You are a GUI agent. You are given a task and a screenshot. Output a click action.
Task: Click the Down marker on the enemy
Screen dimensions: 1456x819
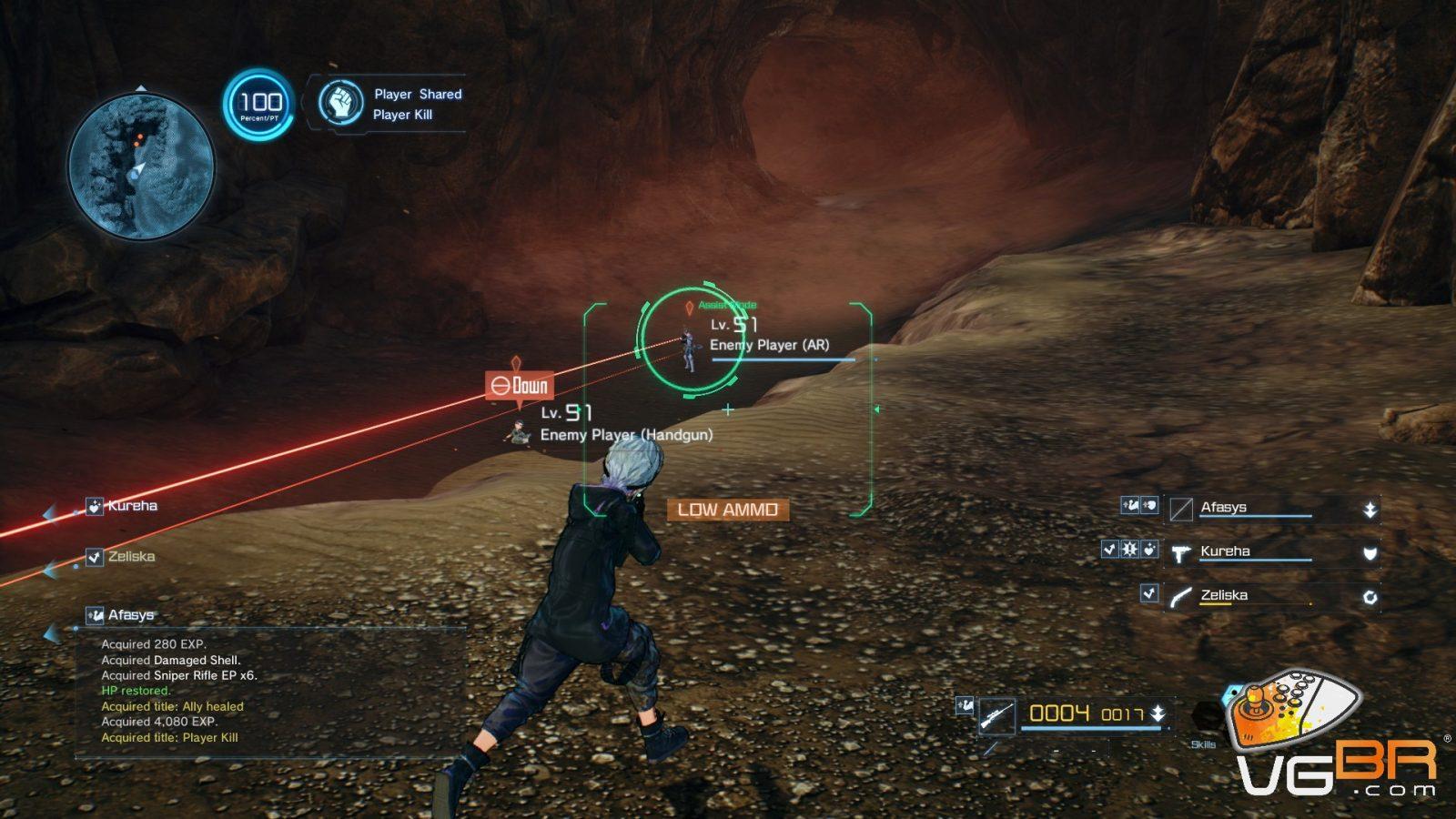click(520, 386)
